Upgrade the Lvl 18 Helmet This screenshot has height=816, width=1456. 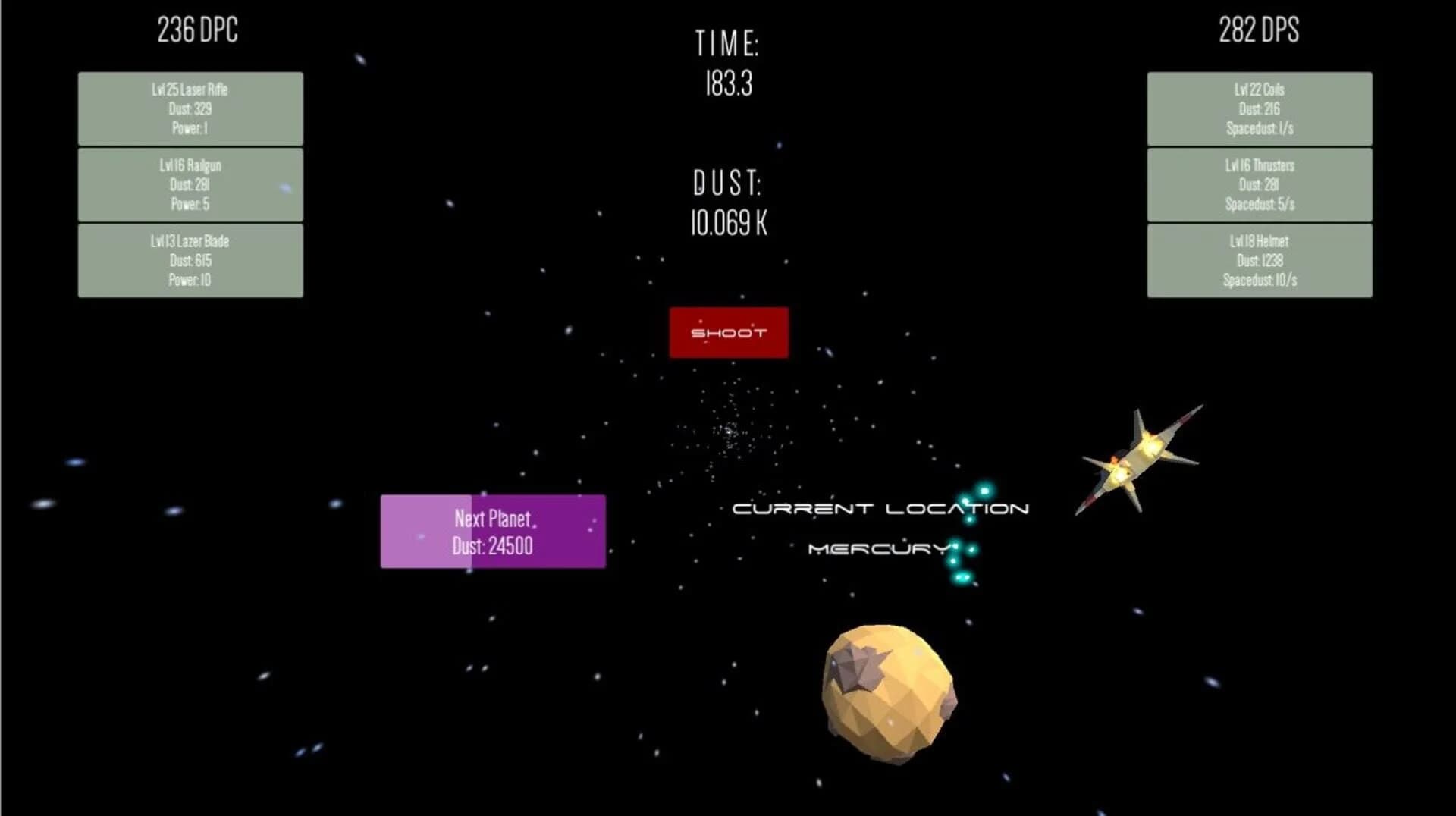[1259, 259]
